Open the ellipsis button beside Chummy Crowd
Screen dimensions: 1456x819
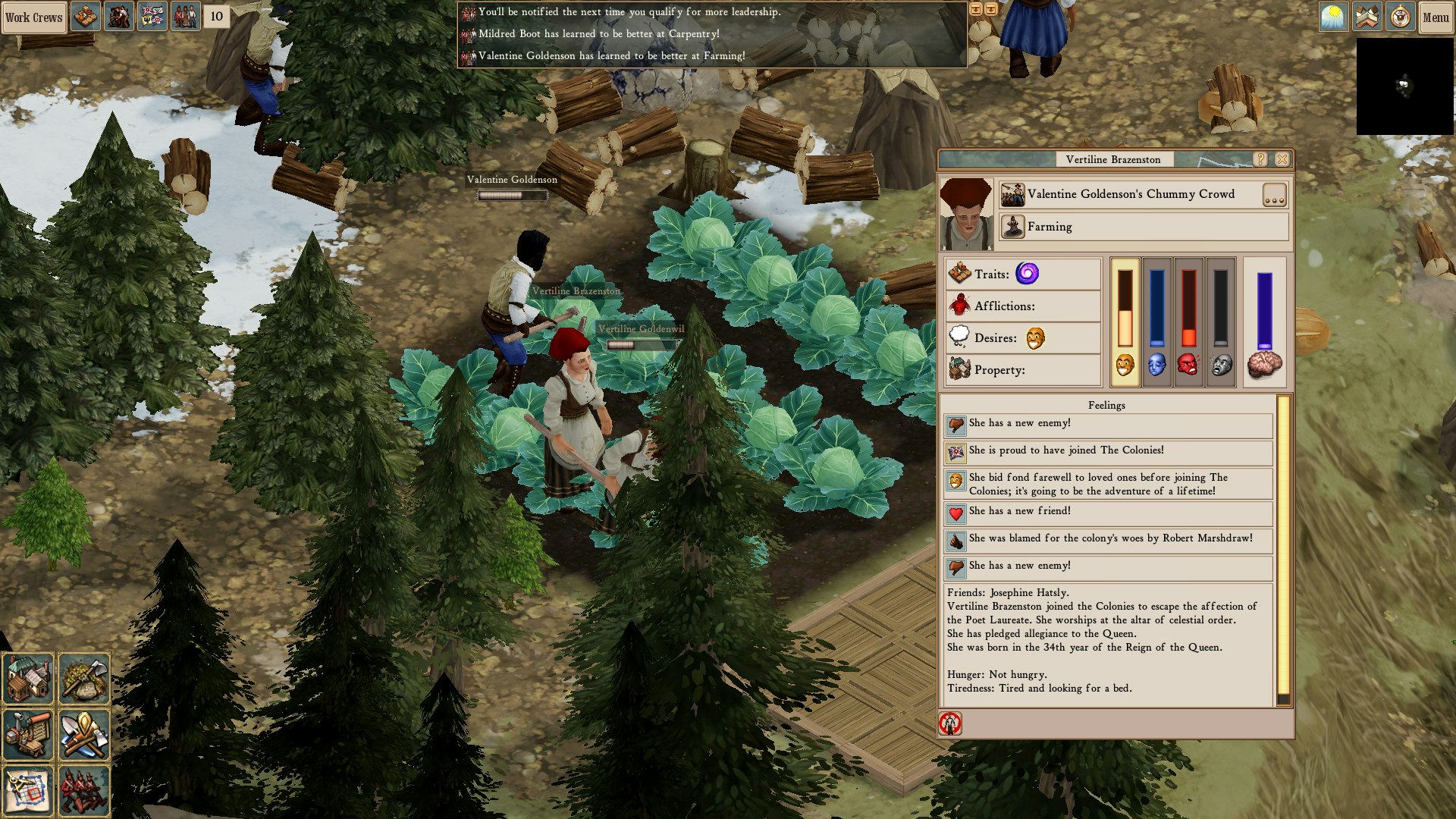pos(1274,195)
